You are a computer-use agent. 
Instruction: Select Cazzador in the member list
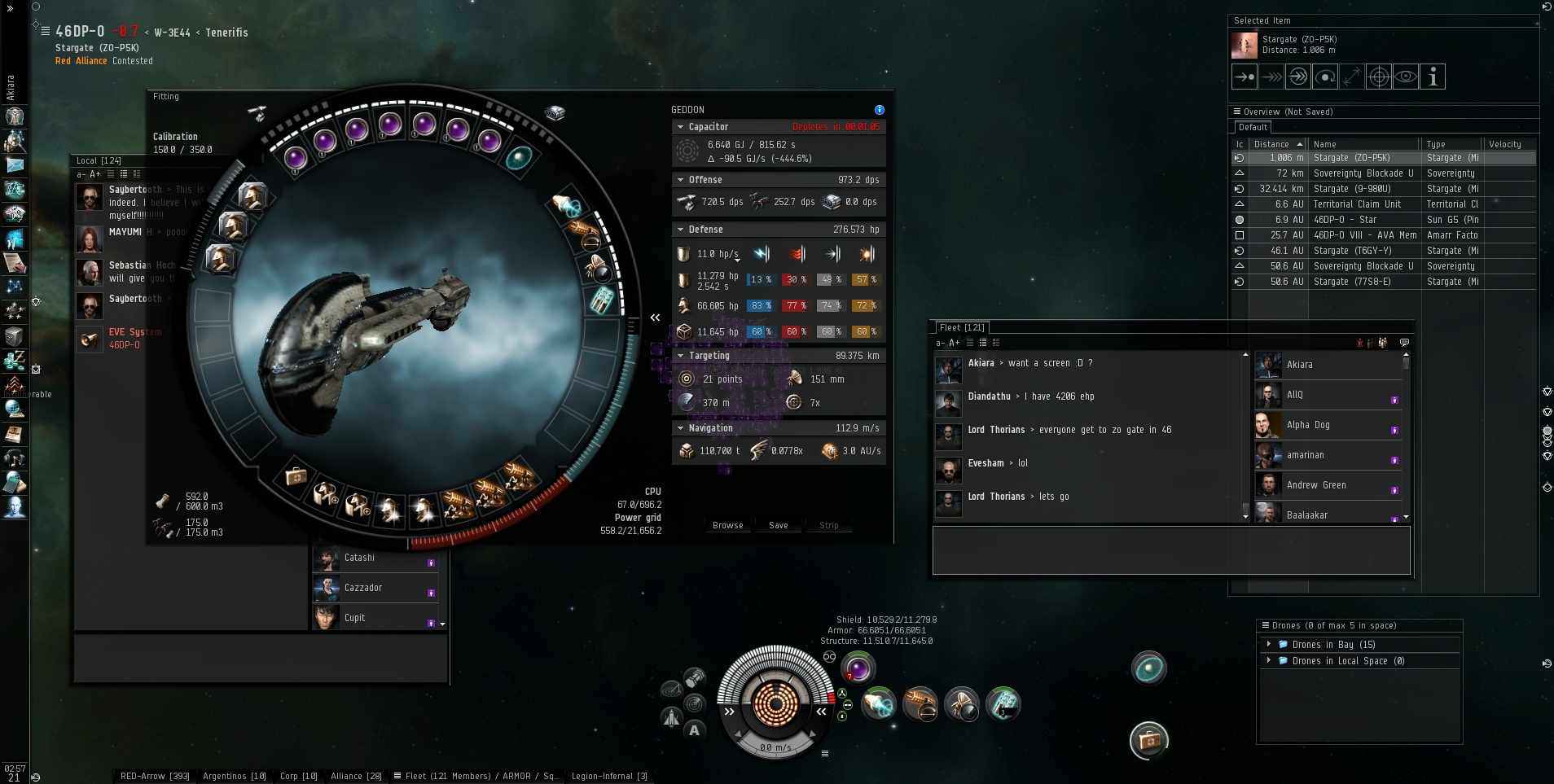point(363,588)
